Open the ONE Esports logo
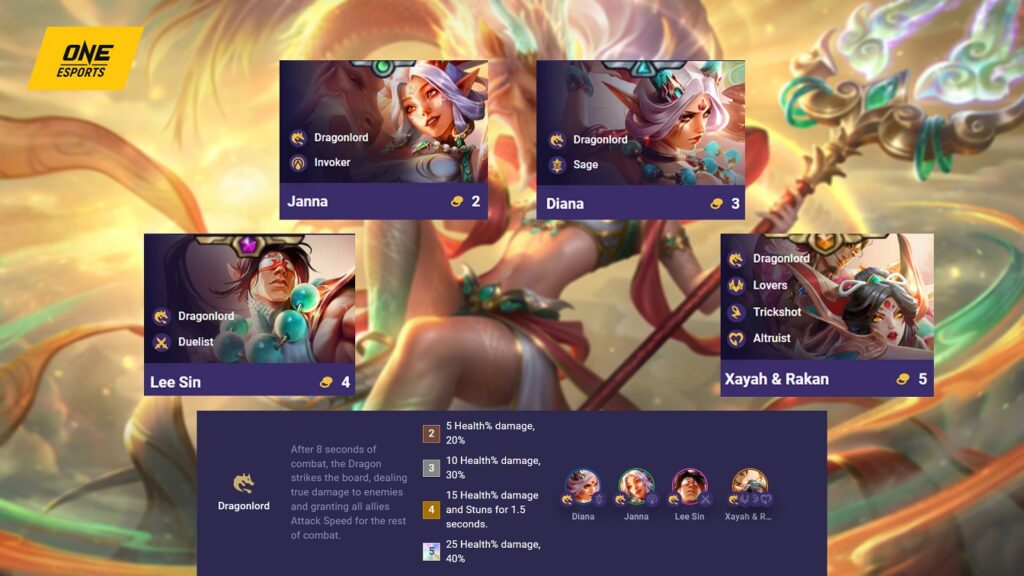Screen dimensions: 1024x576 coord(84,55)
